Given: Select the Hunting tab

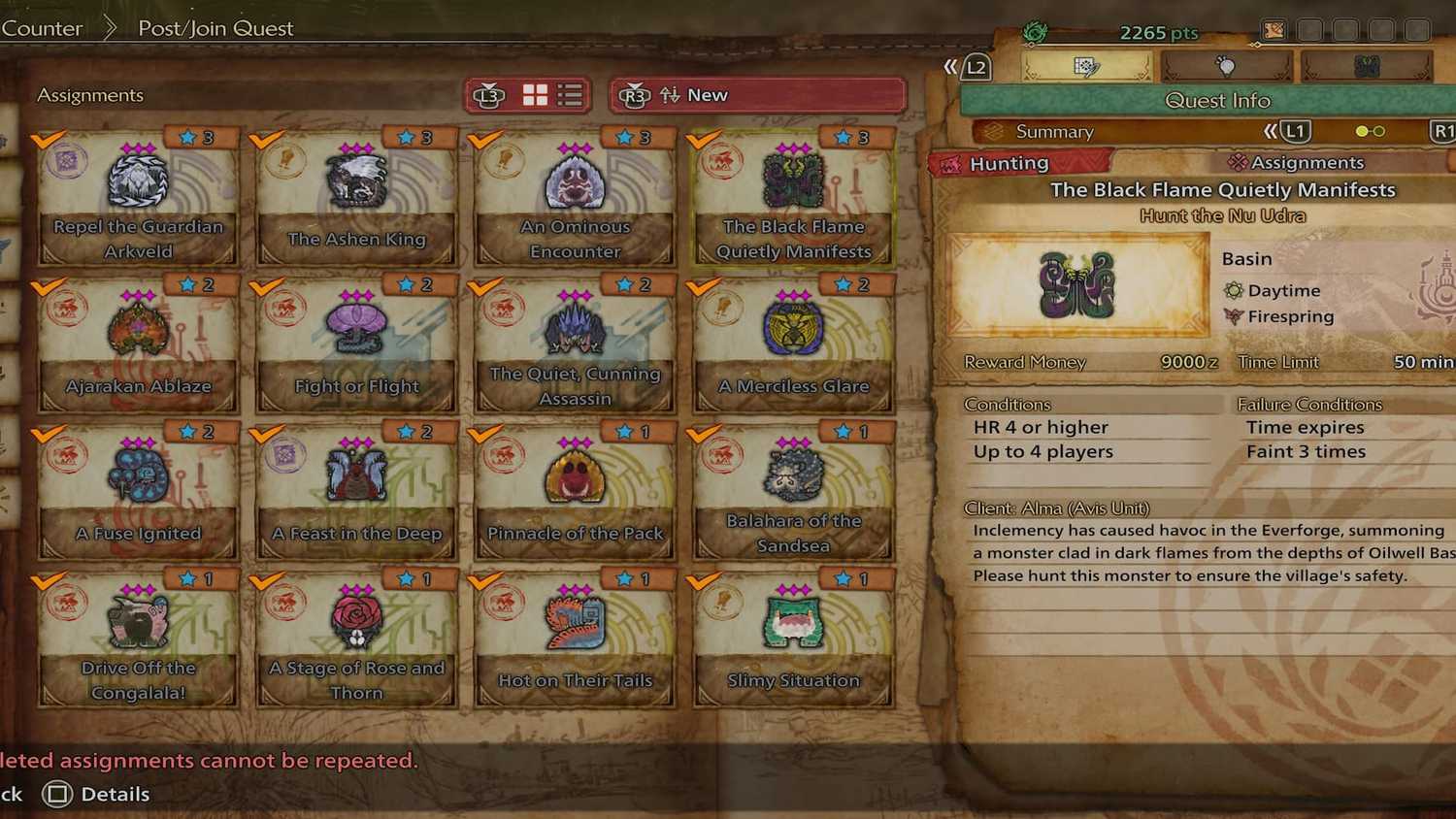Looking at the screenshot, I should (x=1011, y=162).
